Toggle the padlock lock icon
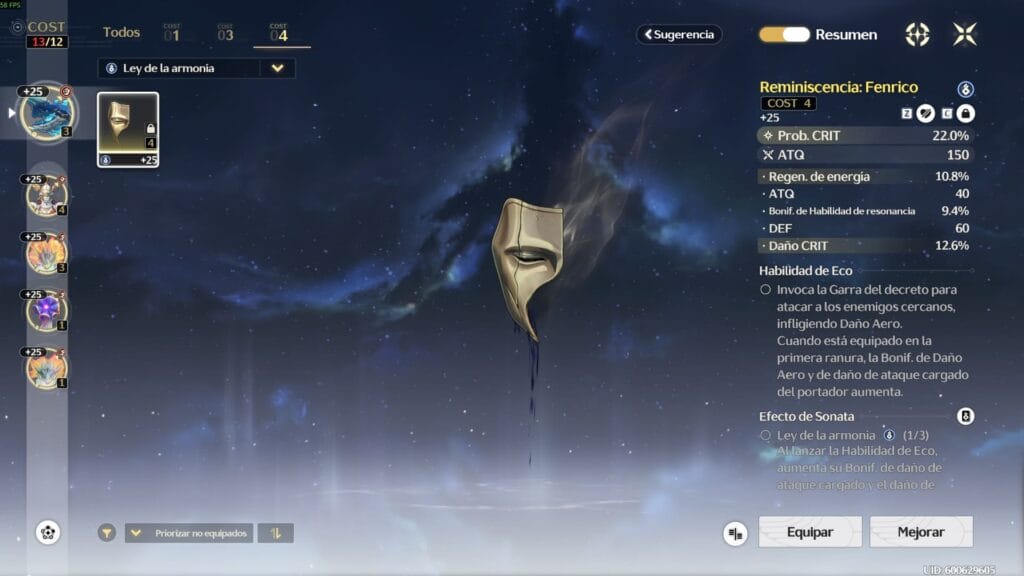Viewport: 1024px width, 576px height. click(966, 114)
